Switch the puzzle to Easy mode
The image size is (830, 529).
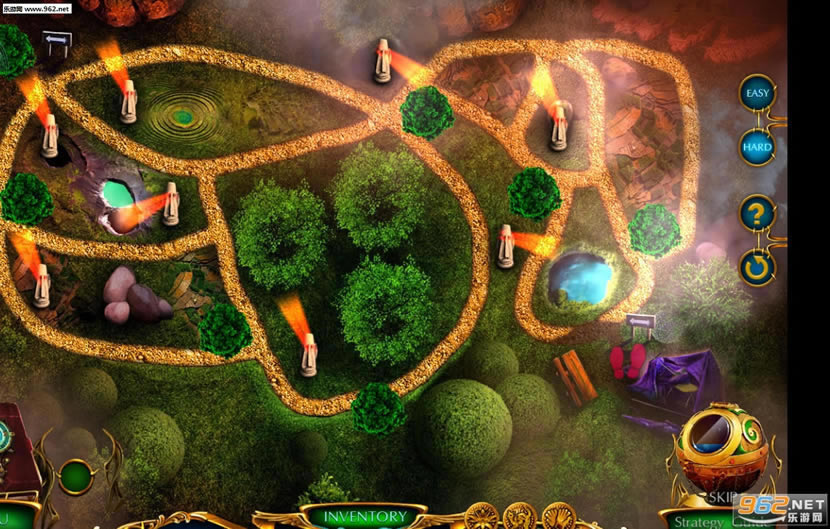(757, 94)
